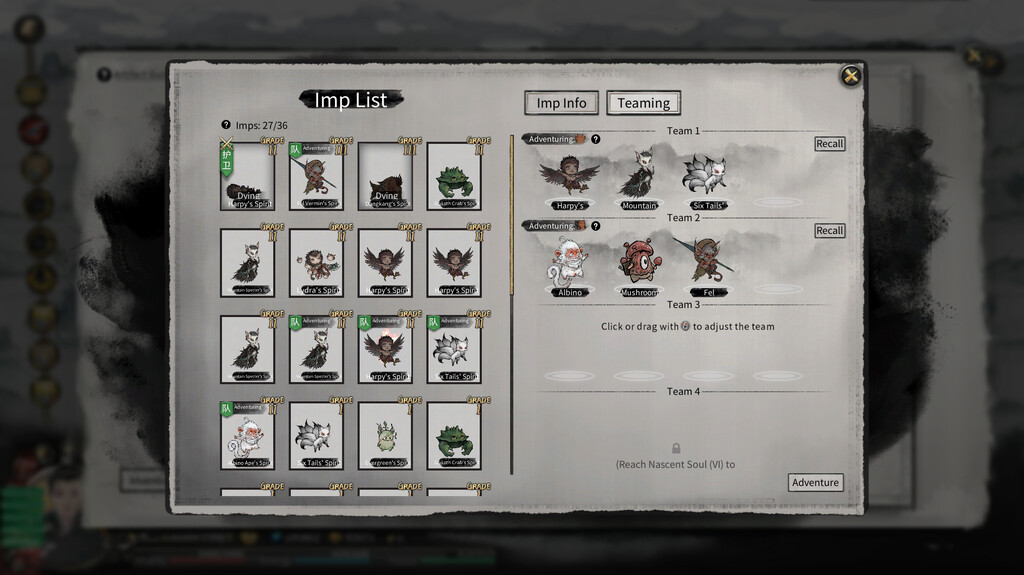The width and height of the screenshot is (1024, 575).
Task: Select the Fel imp in Team 2
Action: (707, 265)
